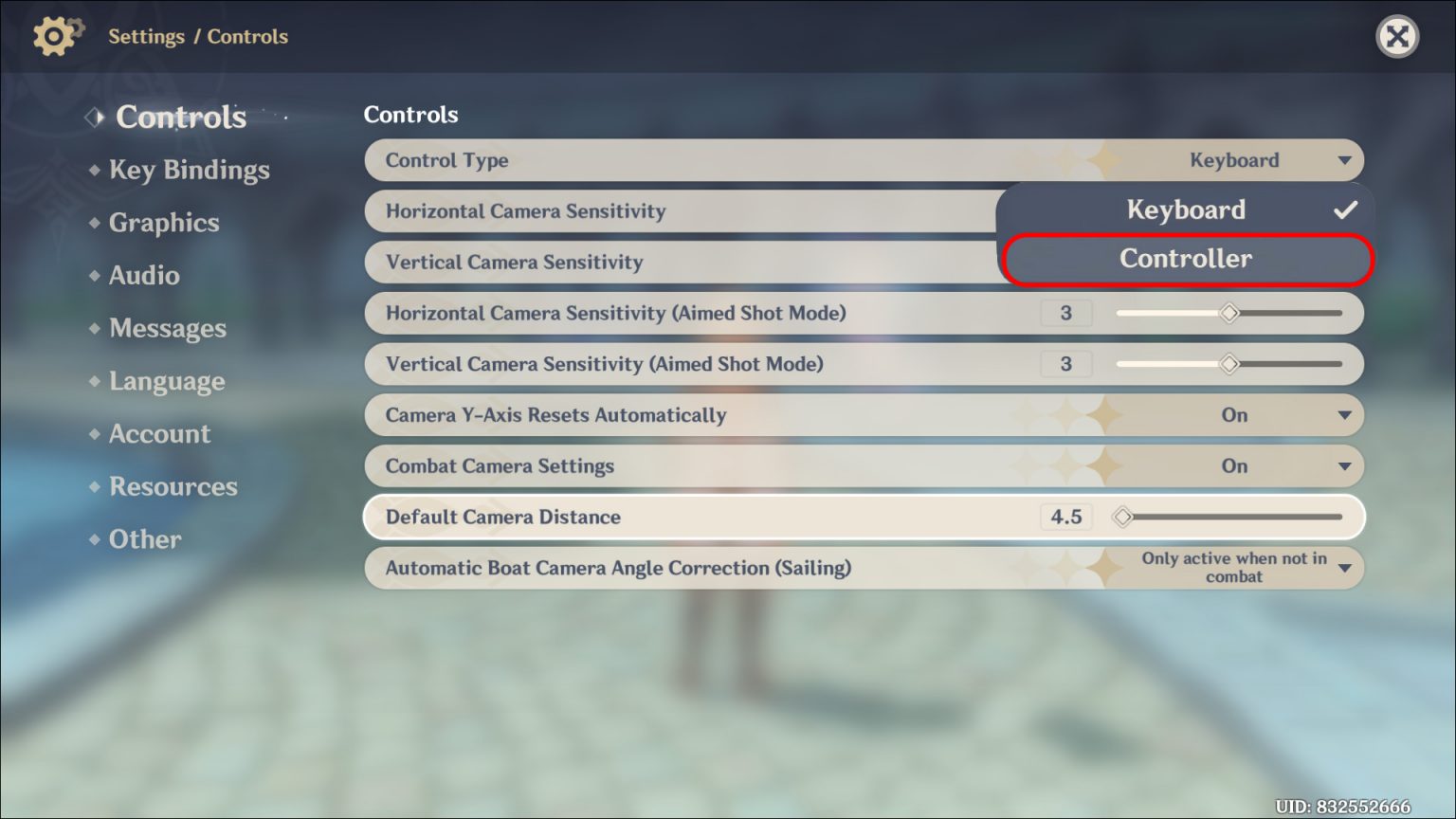Open the Camera Y-Axis Resets dropdown
The image size is (1456, 819).
coord(1345,414)
